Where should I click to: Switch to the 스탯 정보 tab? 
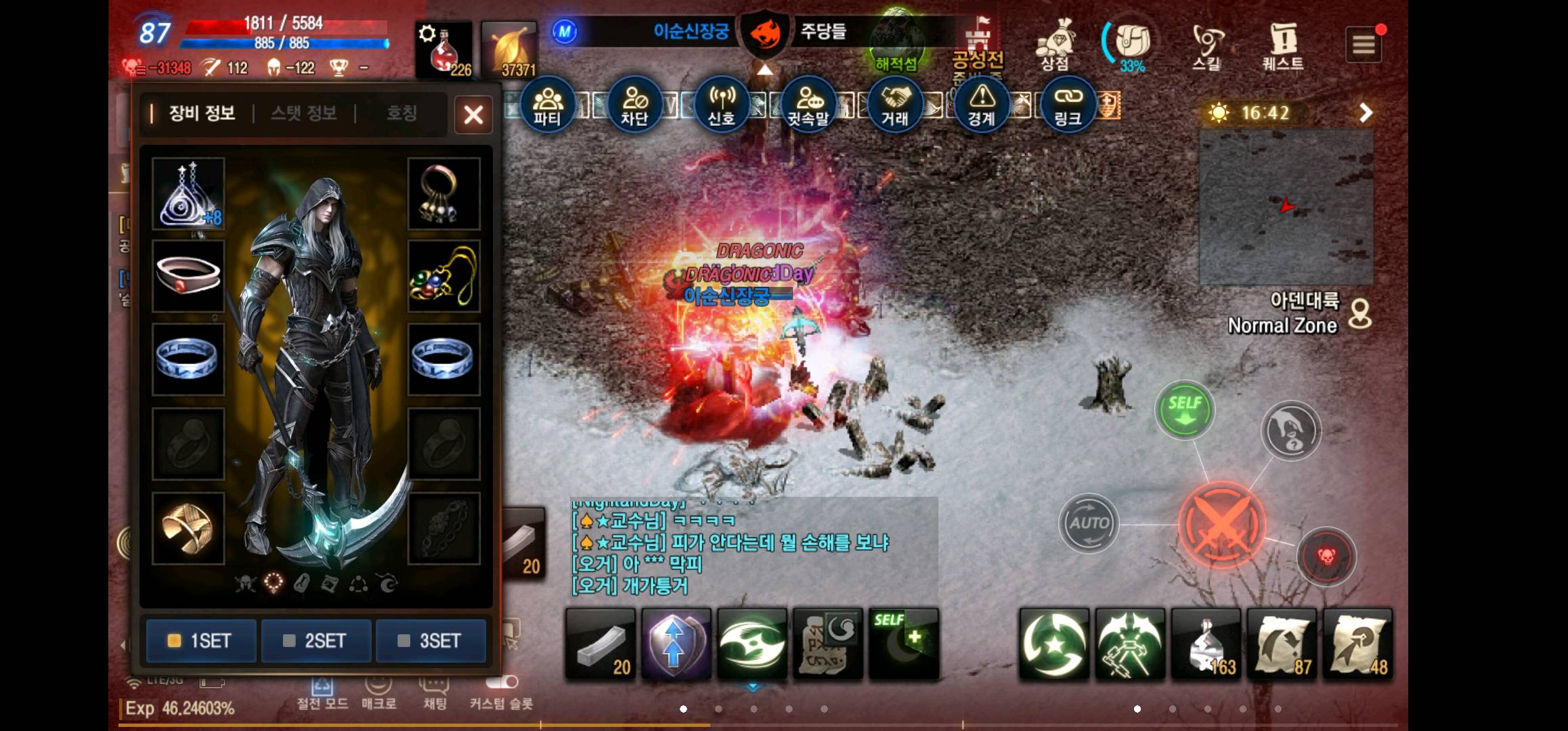coord(303,114)
